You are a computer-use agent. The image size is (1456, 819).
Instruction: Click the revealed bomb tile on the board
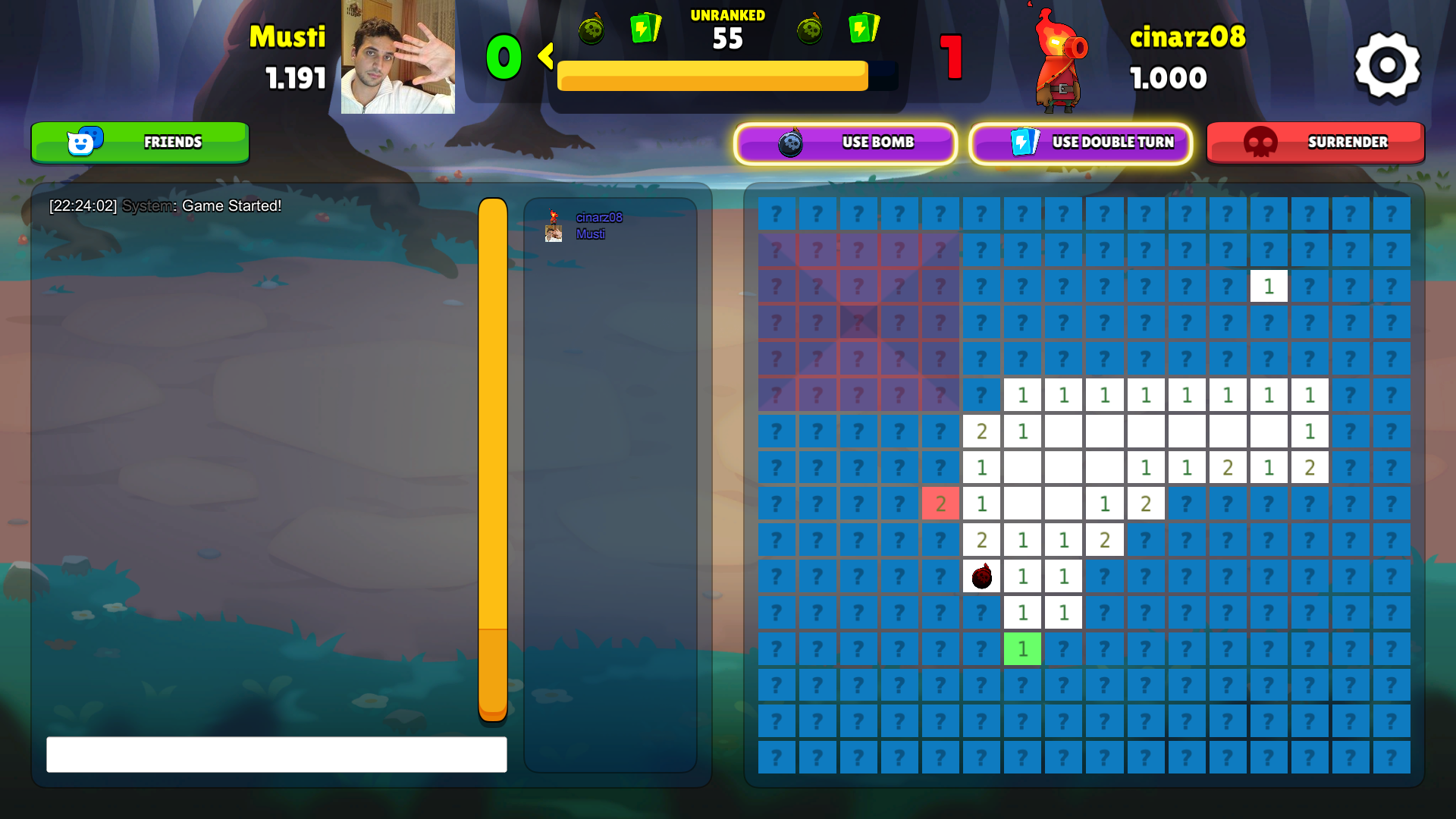(x=981, y=576)
